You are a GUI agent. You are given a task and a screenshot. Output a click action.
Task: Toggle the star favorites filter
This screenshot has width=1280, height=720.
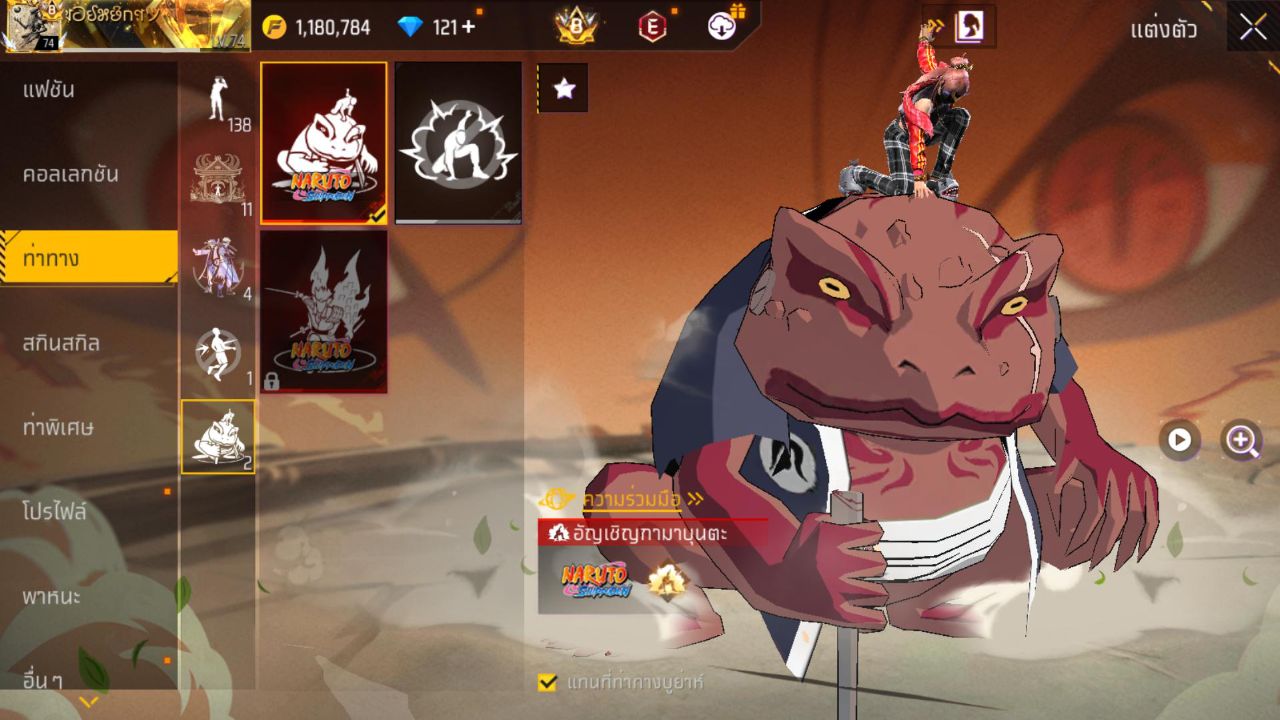[564, 89]
